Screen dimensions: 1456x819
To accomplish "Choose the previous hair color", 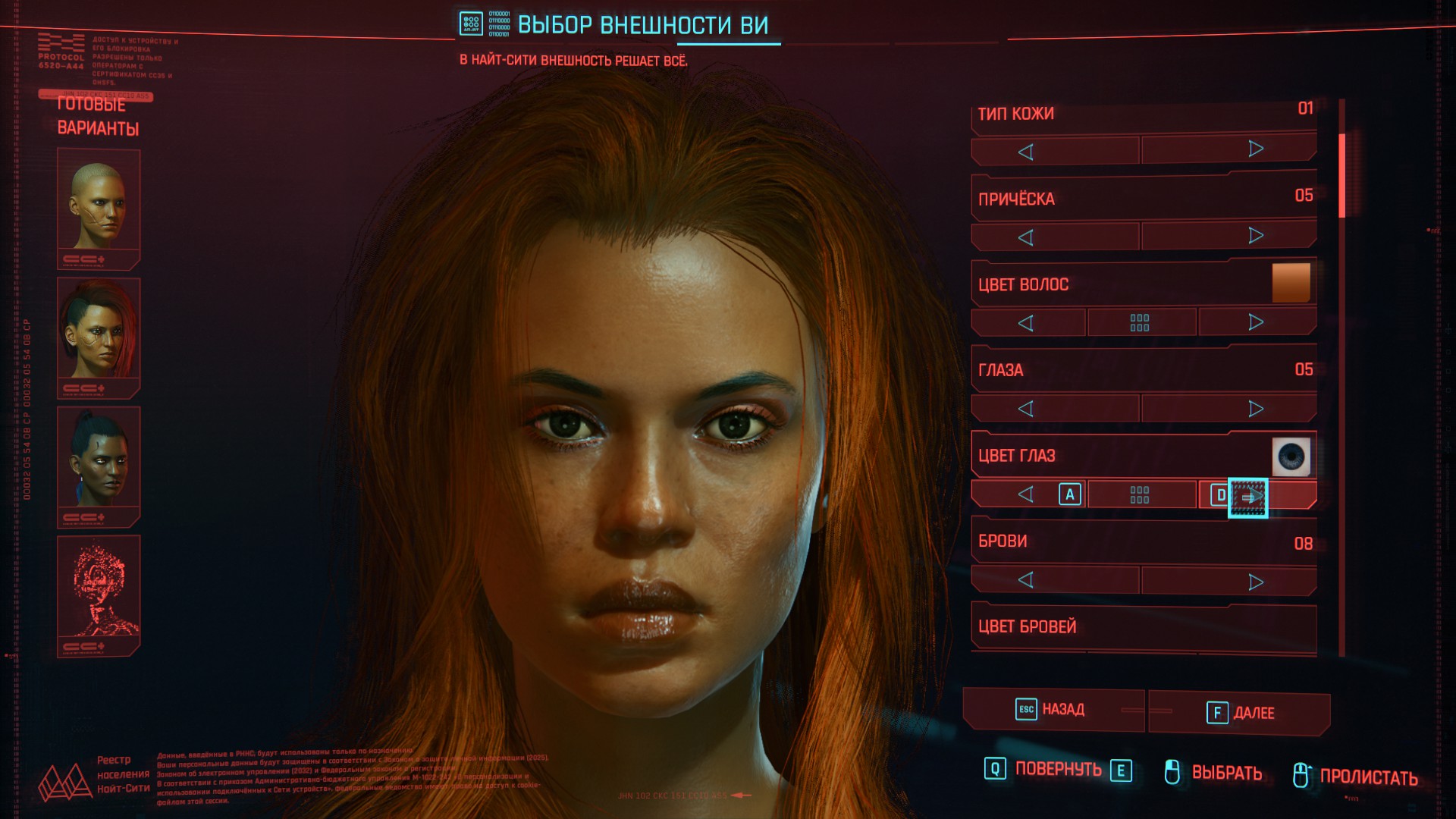I will (1026, 324).
